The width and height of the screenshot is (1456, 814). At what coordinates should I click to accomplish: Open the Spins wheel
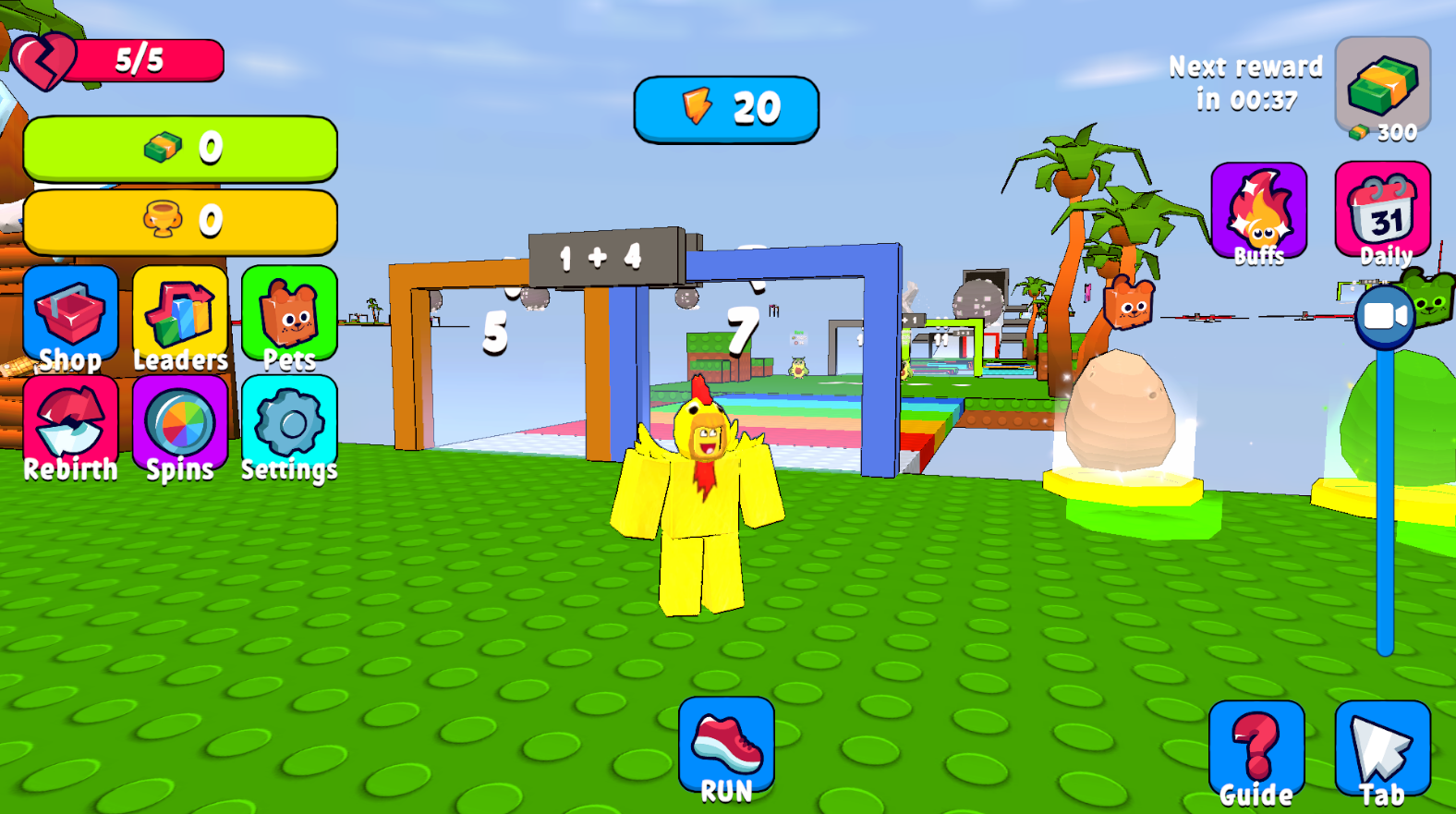coord(181,425)
